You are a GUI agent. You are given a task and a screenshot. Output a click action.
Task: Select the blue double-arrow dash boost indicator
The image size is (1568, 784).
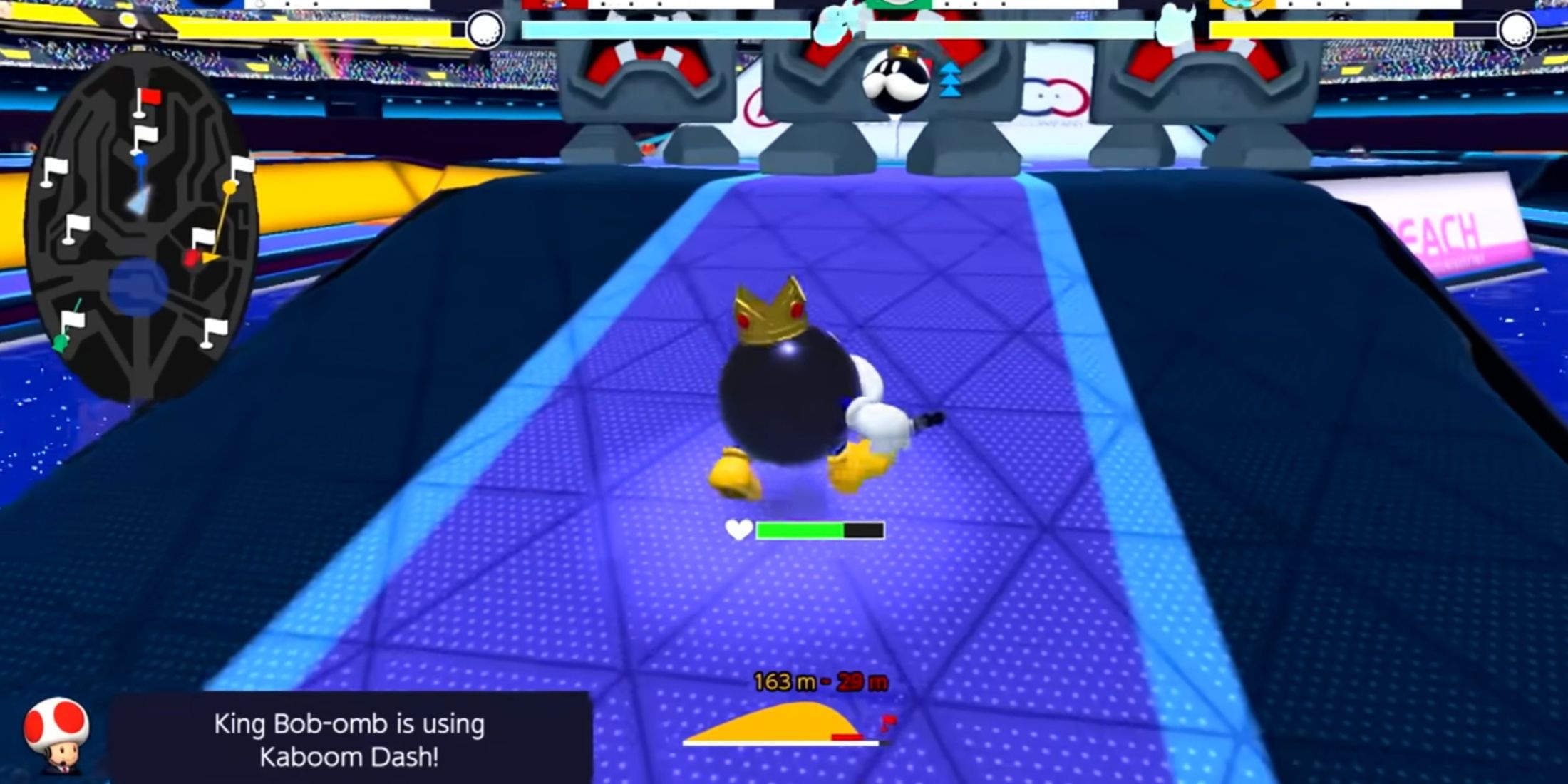point(948,78)
